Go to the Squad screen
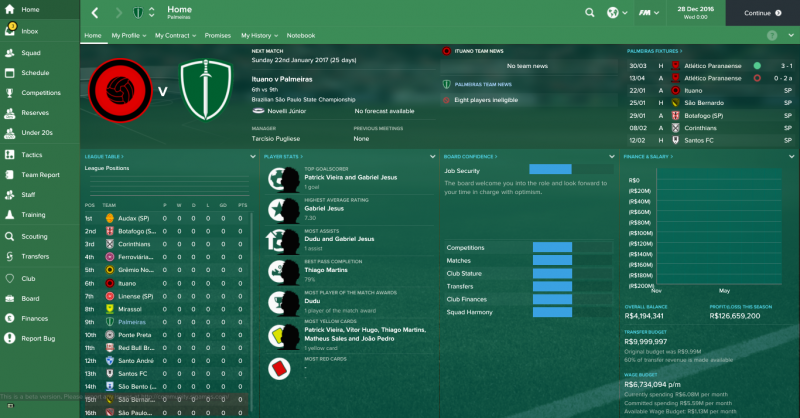 [31, 52]
